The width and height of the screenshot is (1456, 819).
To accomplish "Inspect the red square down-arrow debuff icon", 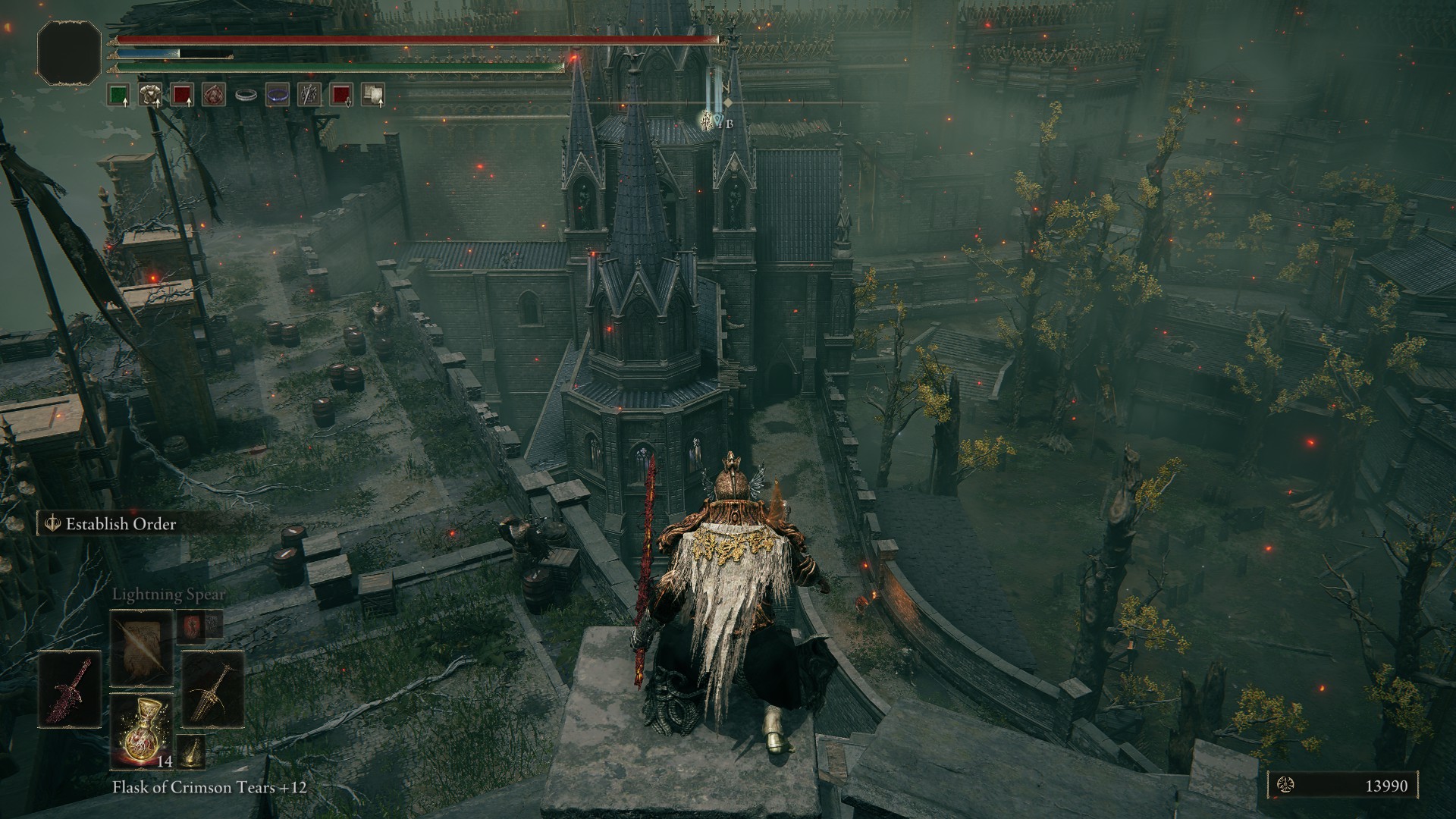I will coord(341,95).
